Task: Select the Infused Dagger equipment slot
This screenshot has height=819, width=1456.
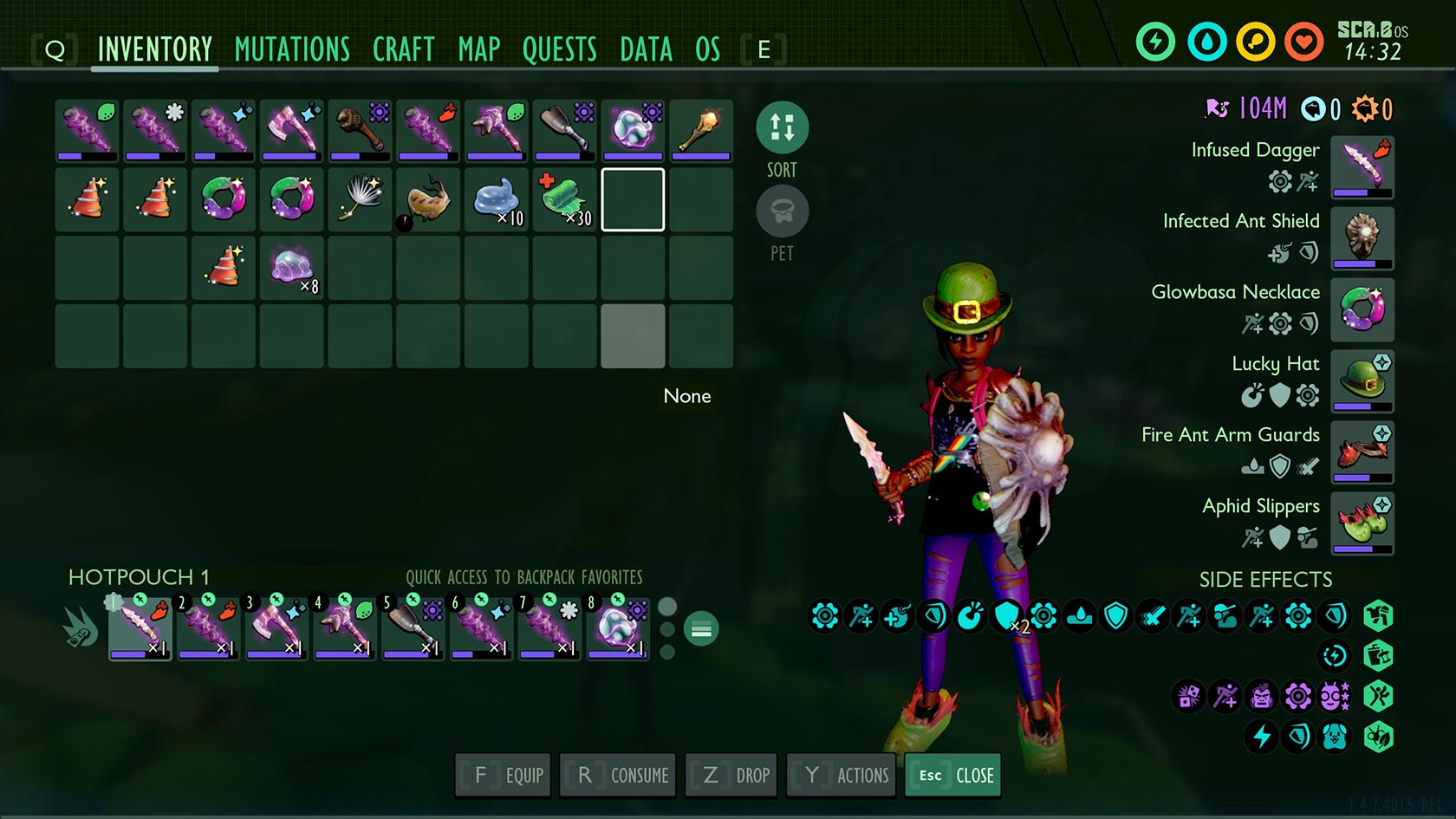Action: [x=1362, y=166]
